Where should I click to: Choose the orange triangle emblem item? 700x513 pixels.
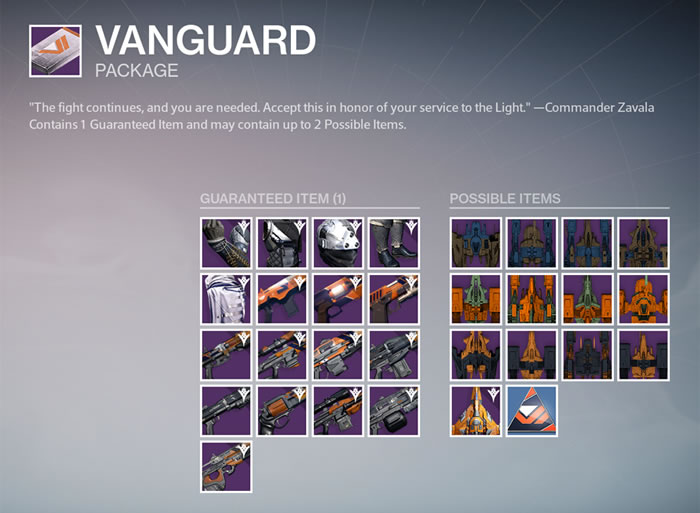[531, 411]
